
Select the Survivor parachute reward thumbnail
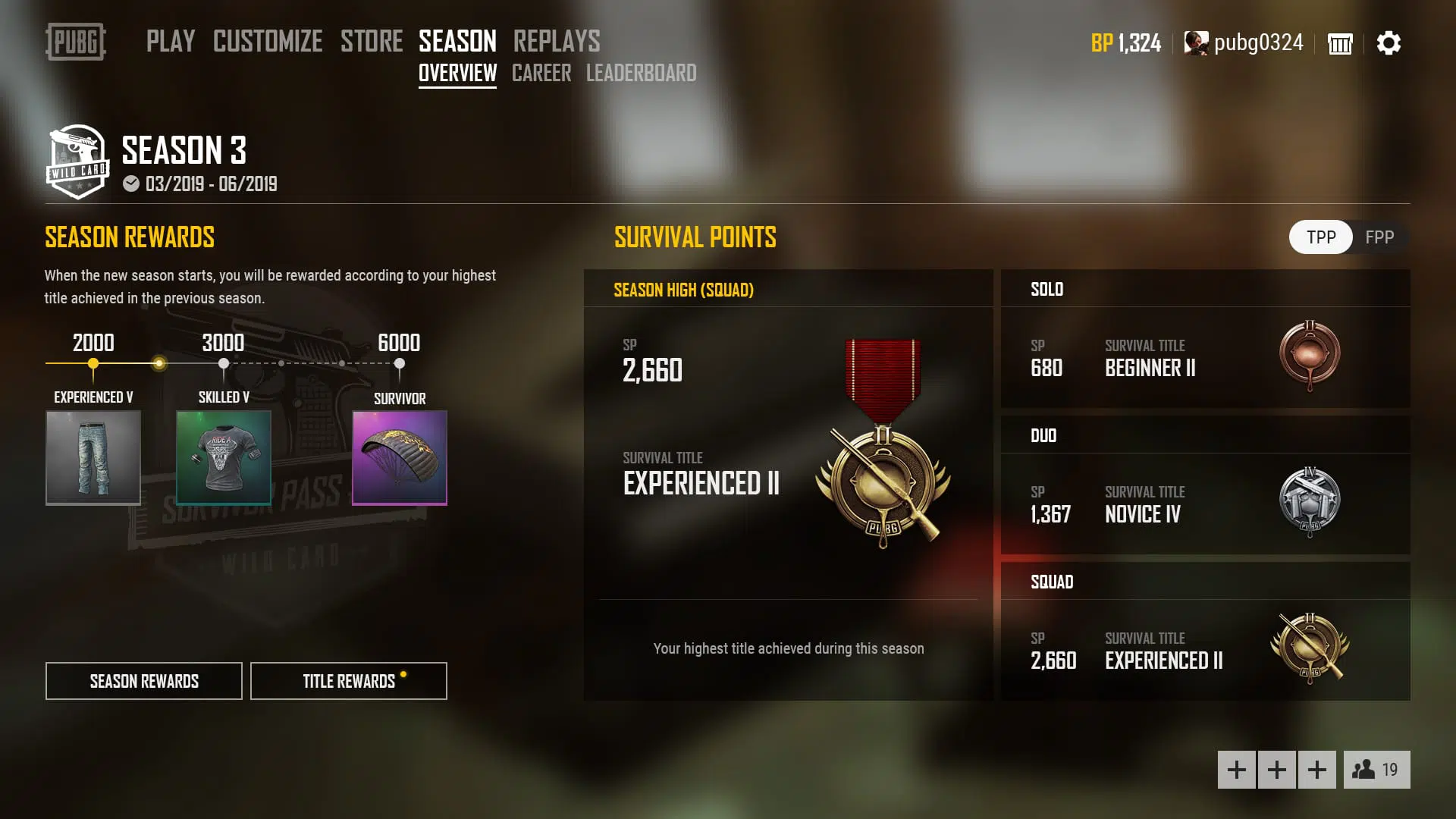pos(399,457)
